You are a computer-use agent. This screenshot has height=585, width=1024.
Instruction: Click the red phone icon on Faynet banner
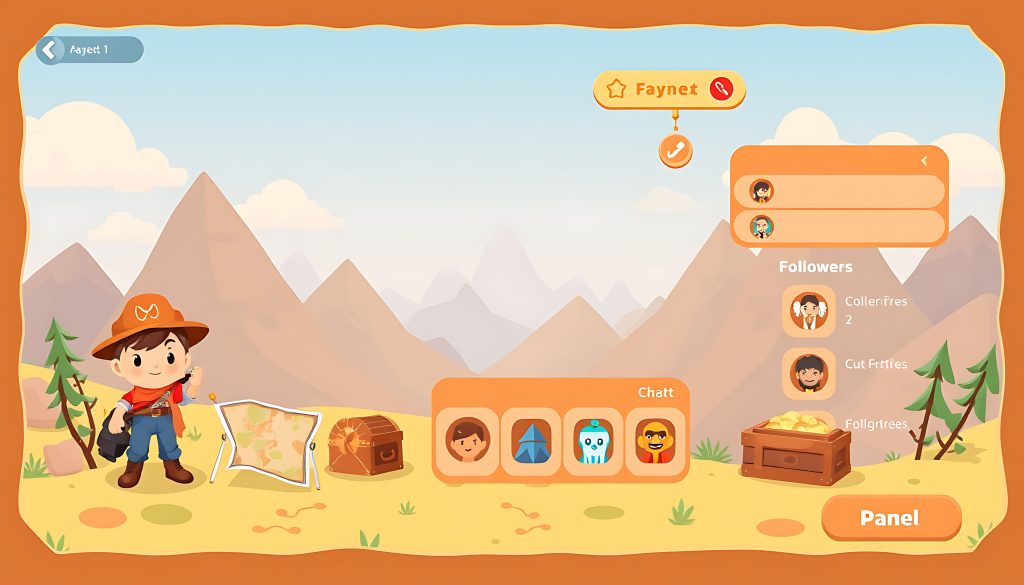coord(721,89)
